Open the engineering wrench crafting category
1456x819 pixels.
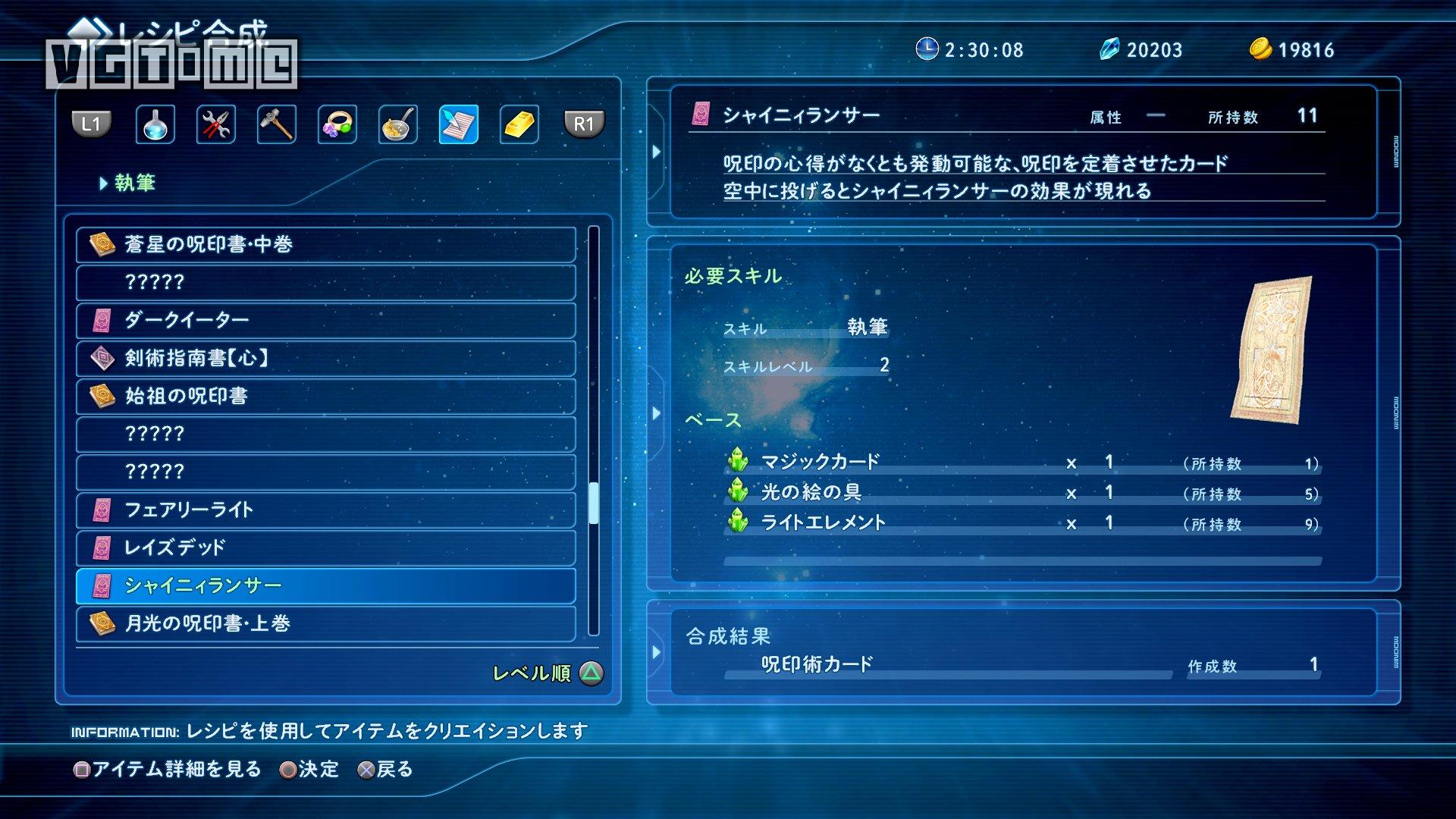click(x=215, y=124)
